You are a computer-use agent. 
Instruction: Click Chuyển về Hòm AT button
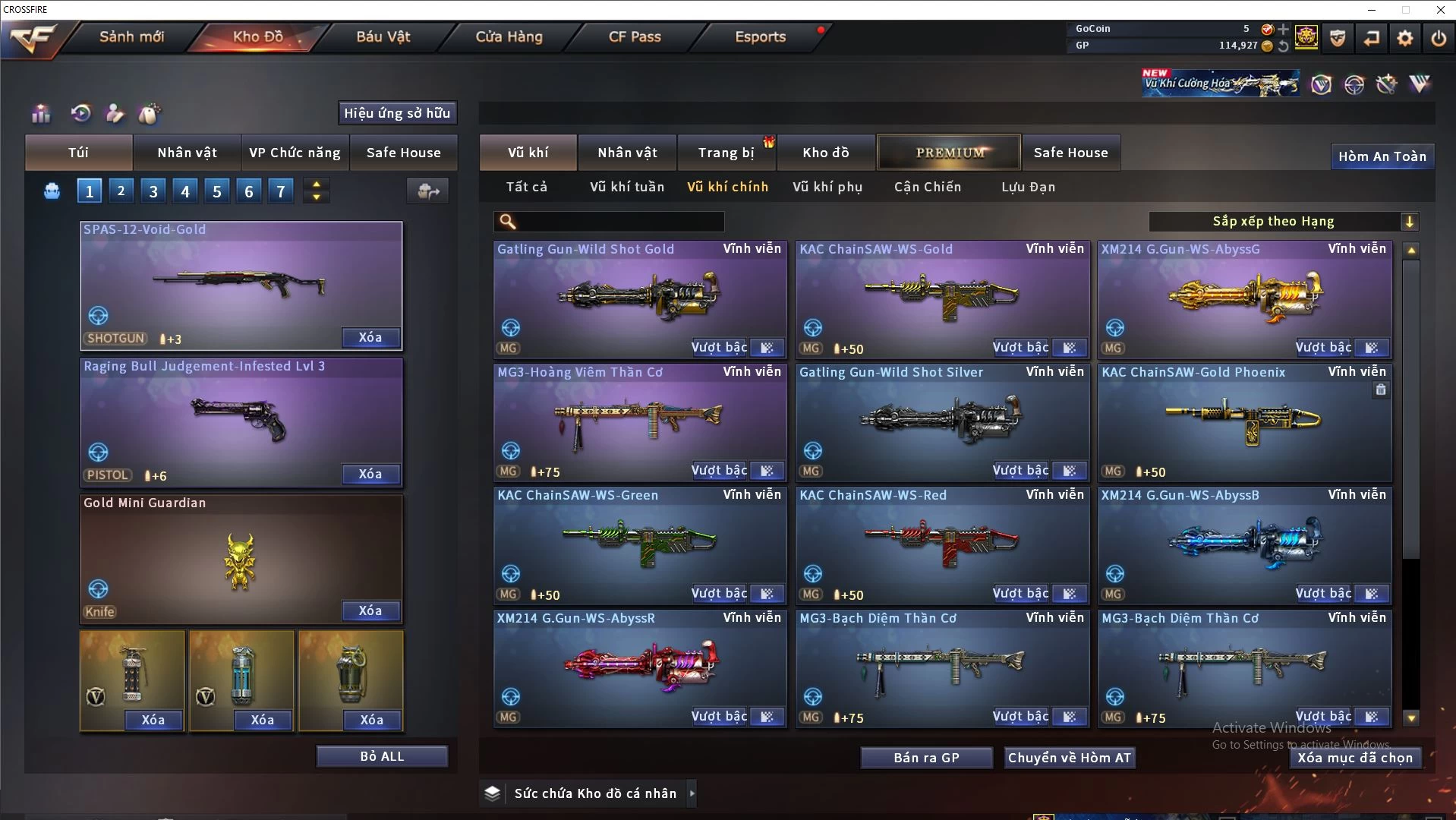(x=1069, y=758)
